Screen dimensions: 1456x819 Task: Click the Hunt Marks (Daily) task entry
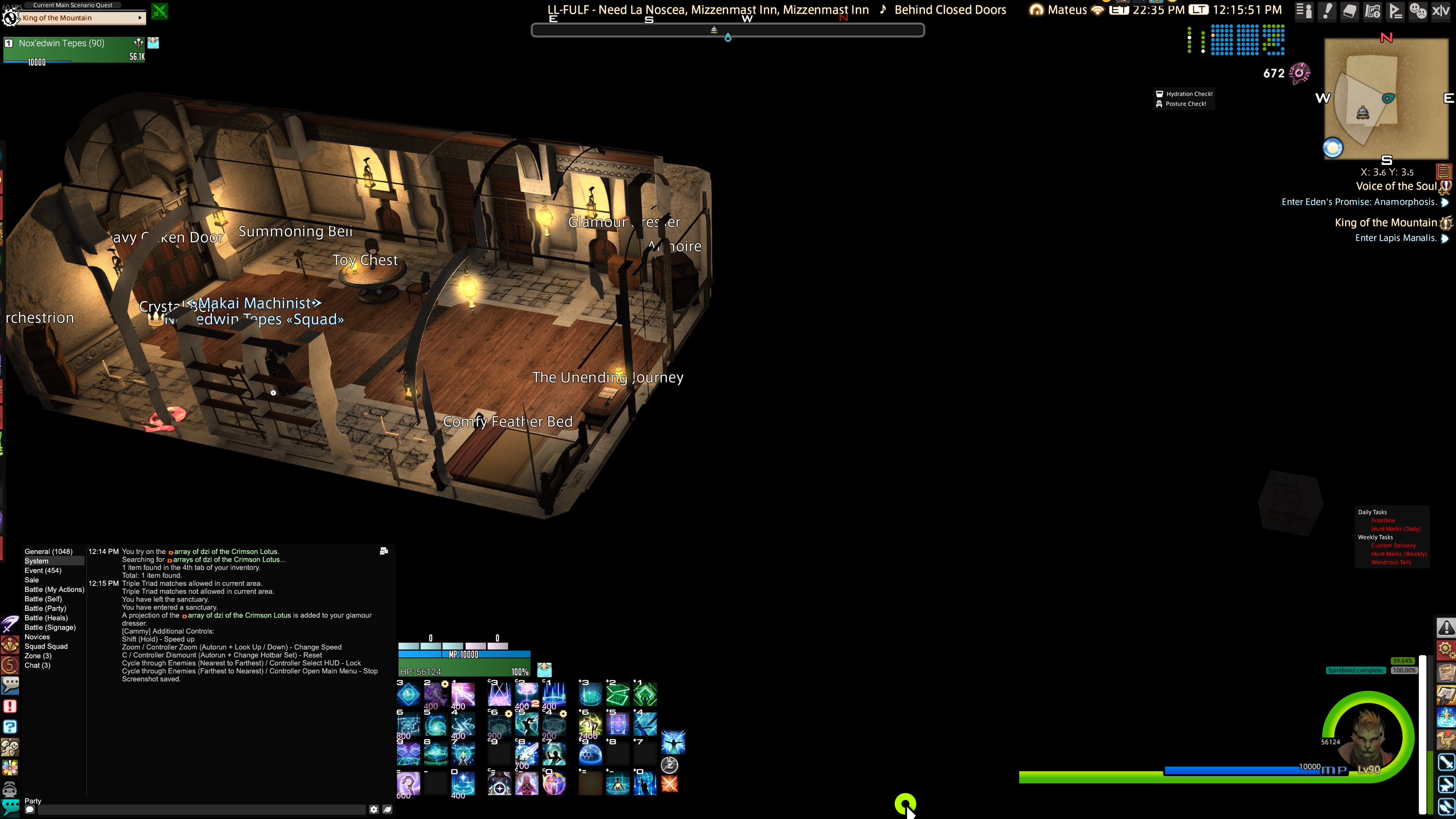pos(1395,529)
